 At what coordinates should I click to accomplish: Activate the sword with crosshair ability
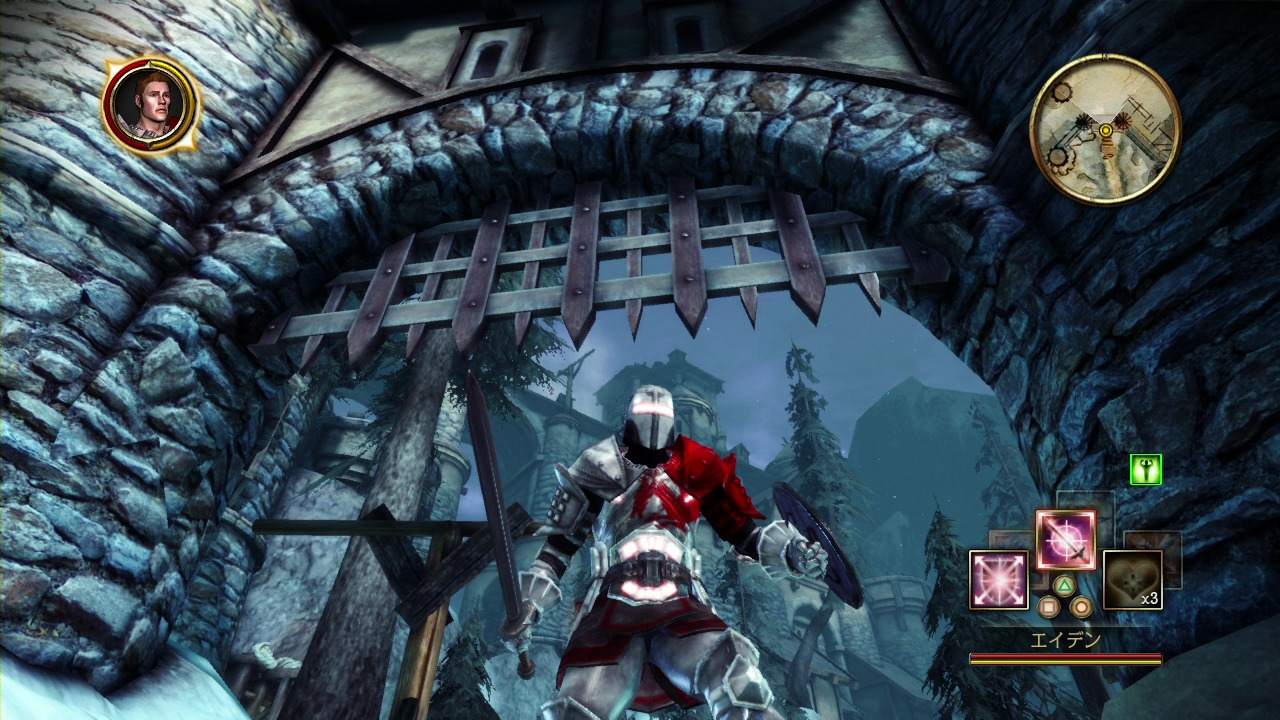1065,540
